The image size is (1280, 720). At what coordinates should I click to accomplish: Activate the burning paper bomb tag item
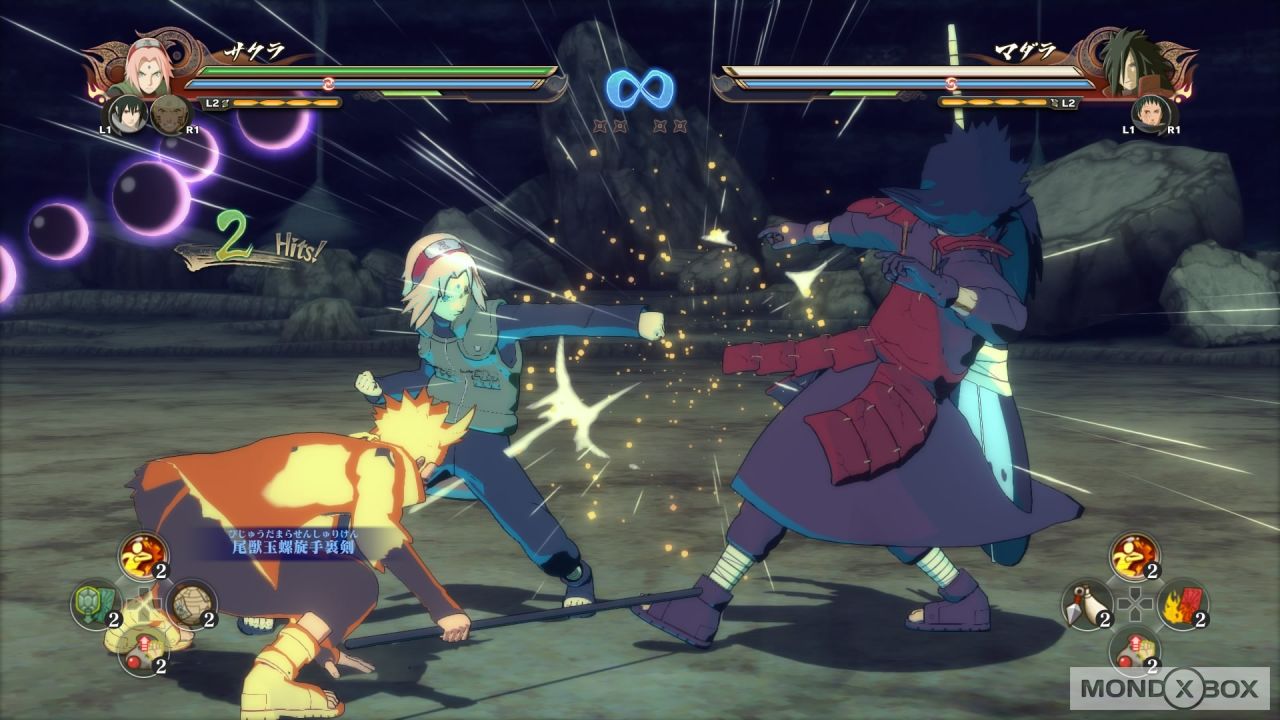click(x=1182, y=604)
